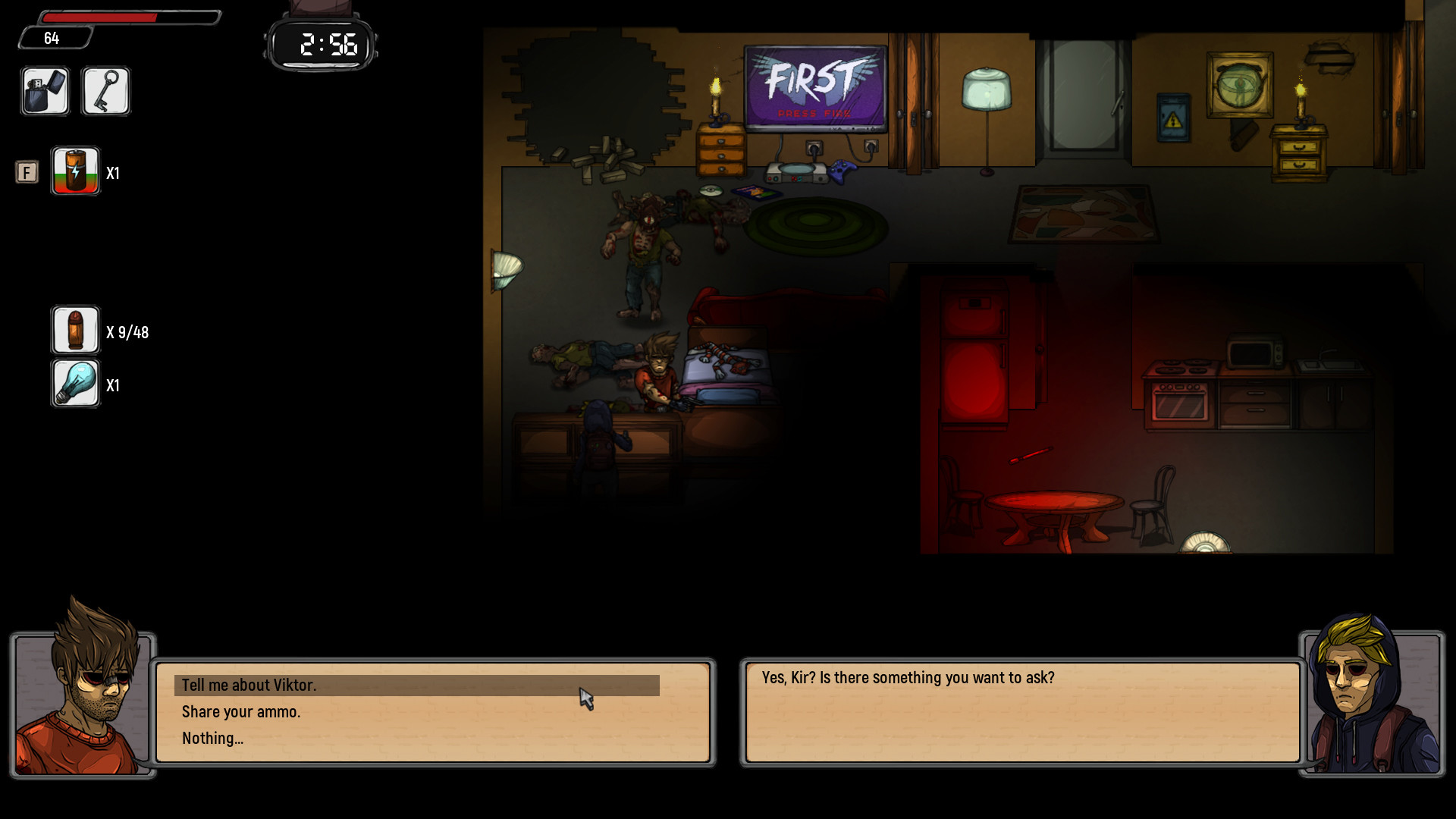Image resolution: width=1456 pixels, height=819 pixels.
Task: Select the key icon next to the lighter
Action: 105,91
